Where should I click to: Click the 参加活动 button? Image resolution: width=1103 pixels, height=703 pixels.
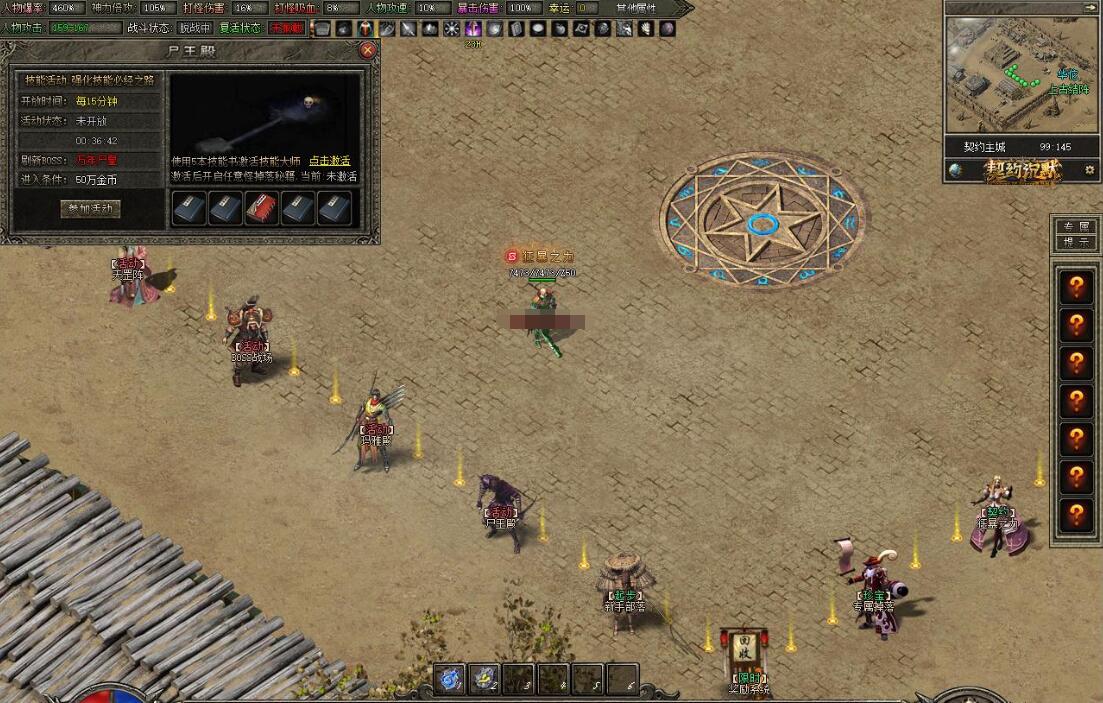click(91, 209)
